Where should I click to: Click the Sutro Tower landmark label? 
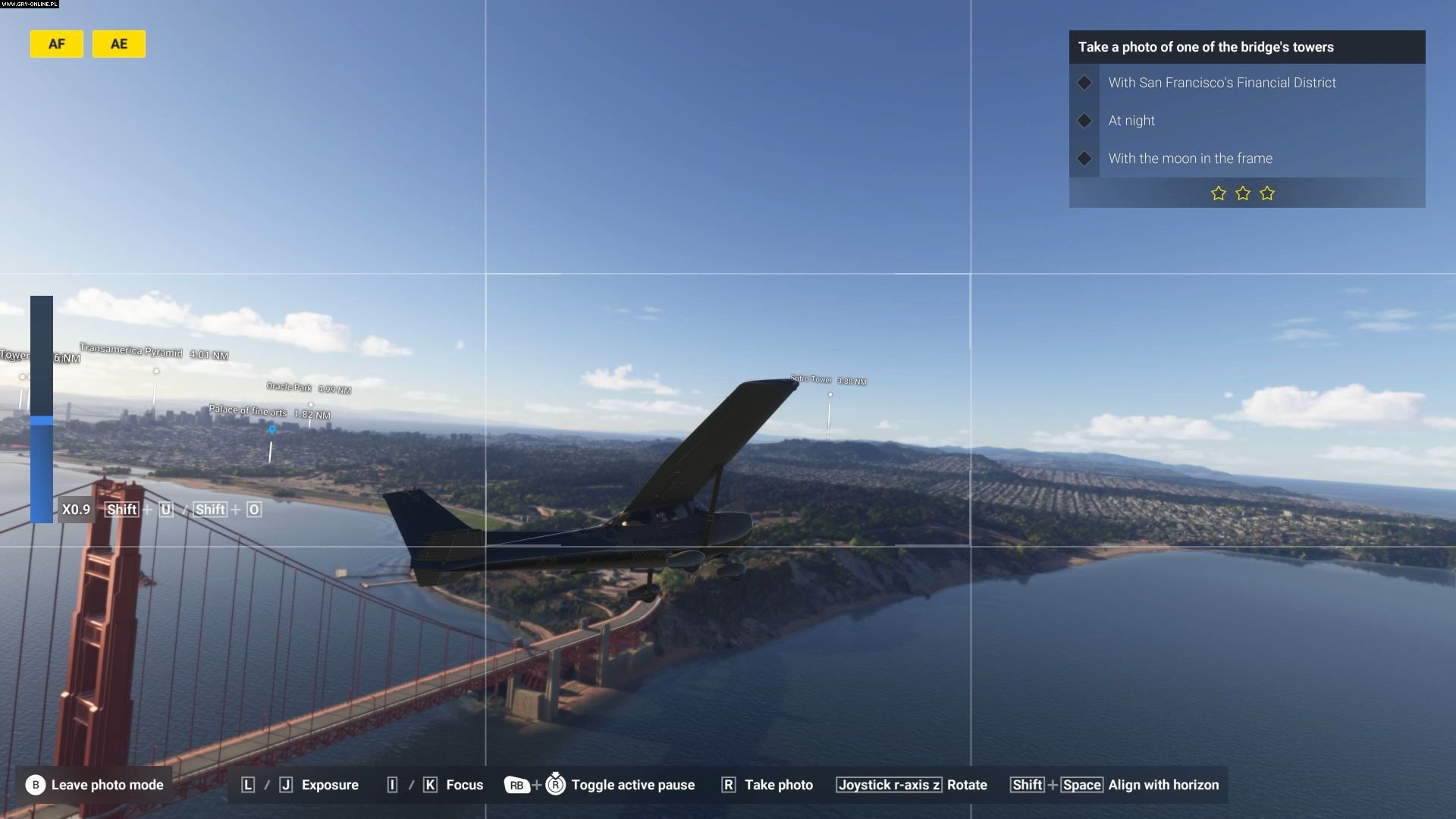click(811, 379)
